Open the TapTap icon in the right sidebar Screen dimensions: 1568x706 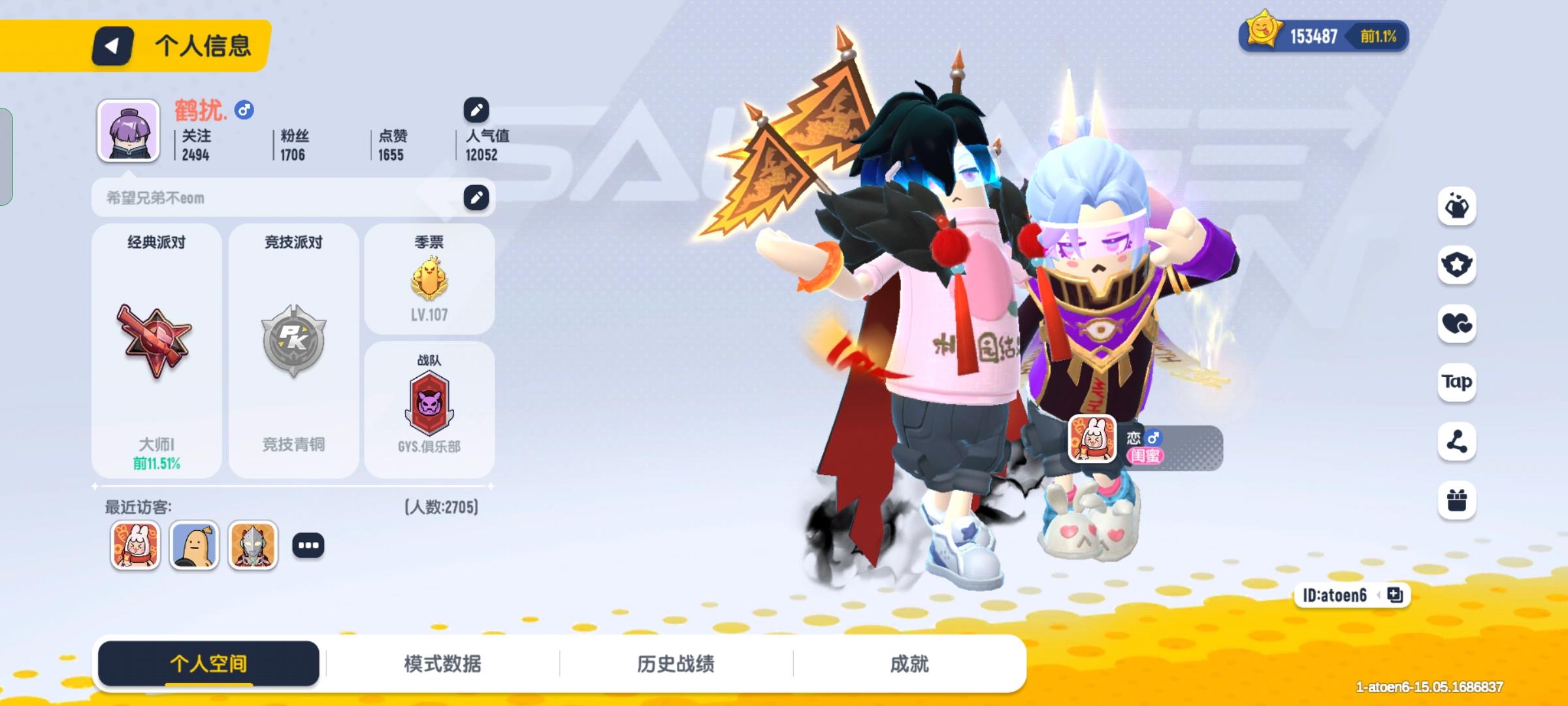(x=1458, y=382)
